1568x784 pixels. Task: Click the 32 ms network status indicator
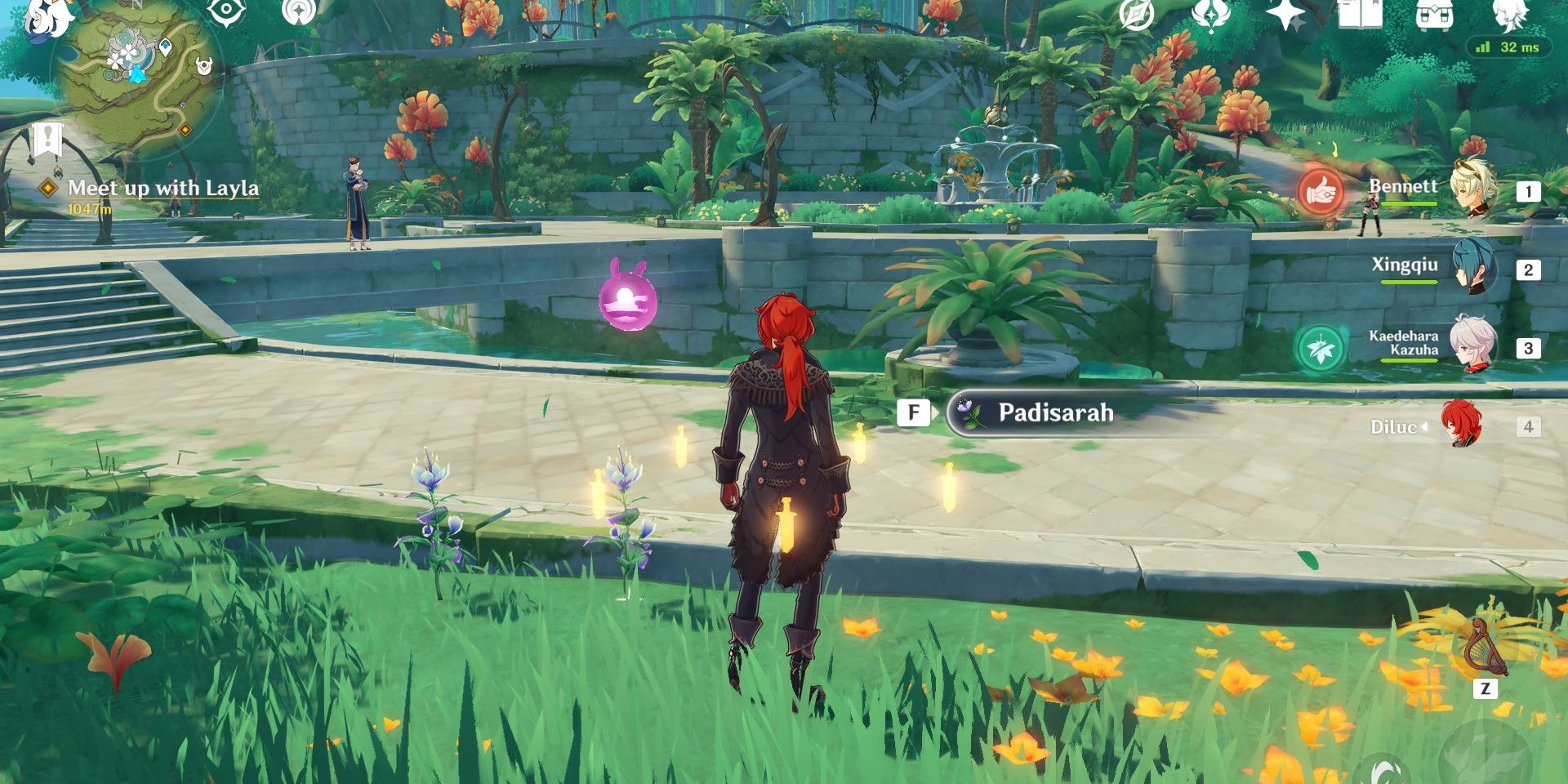[x=1511, y=47]
